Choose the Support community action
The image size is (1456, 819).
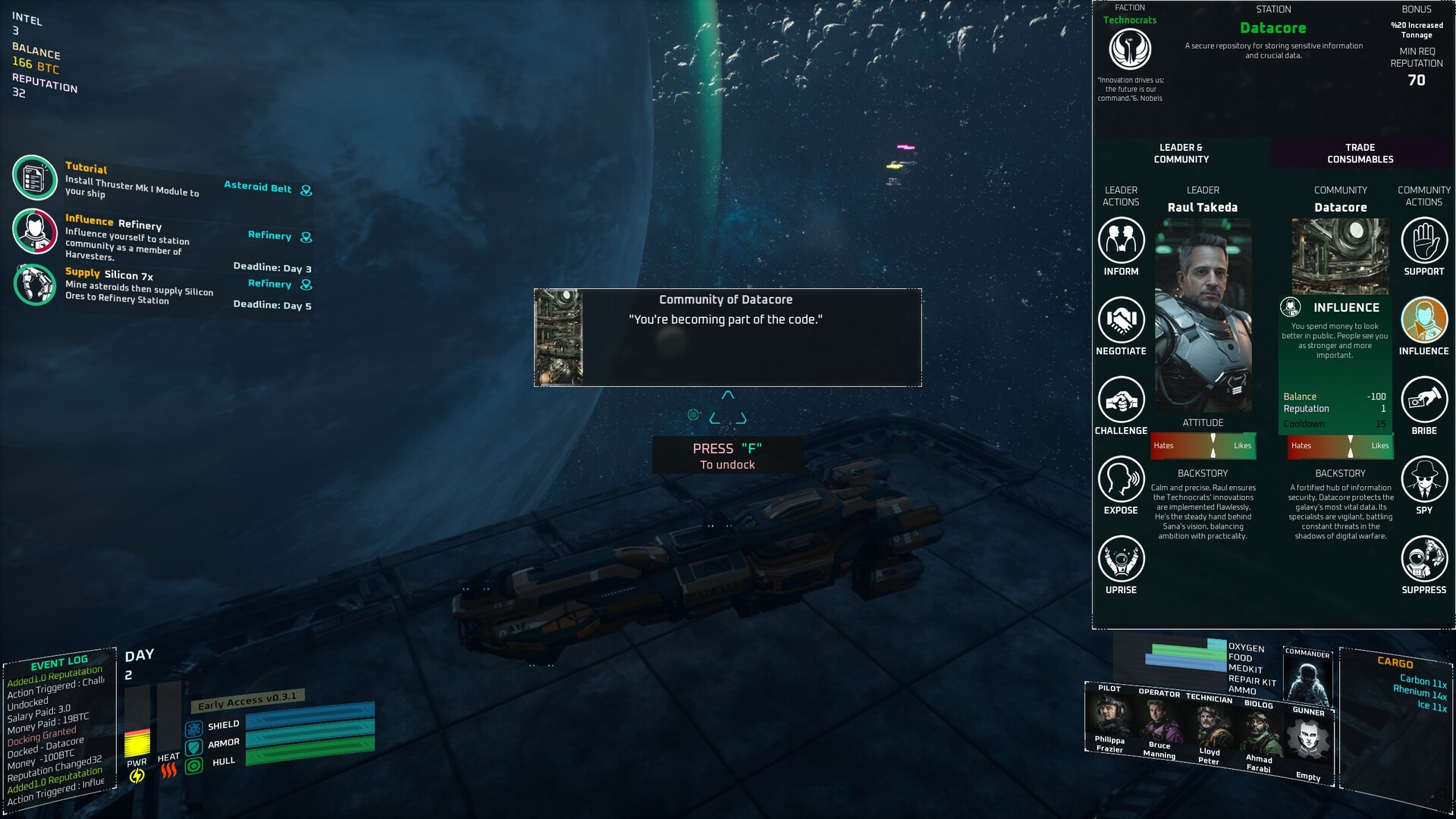click(x=1423, y=241)
